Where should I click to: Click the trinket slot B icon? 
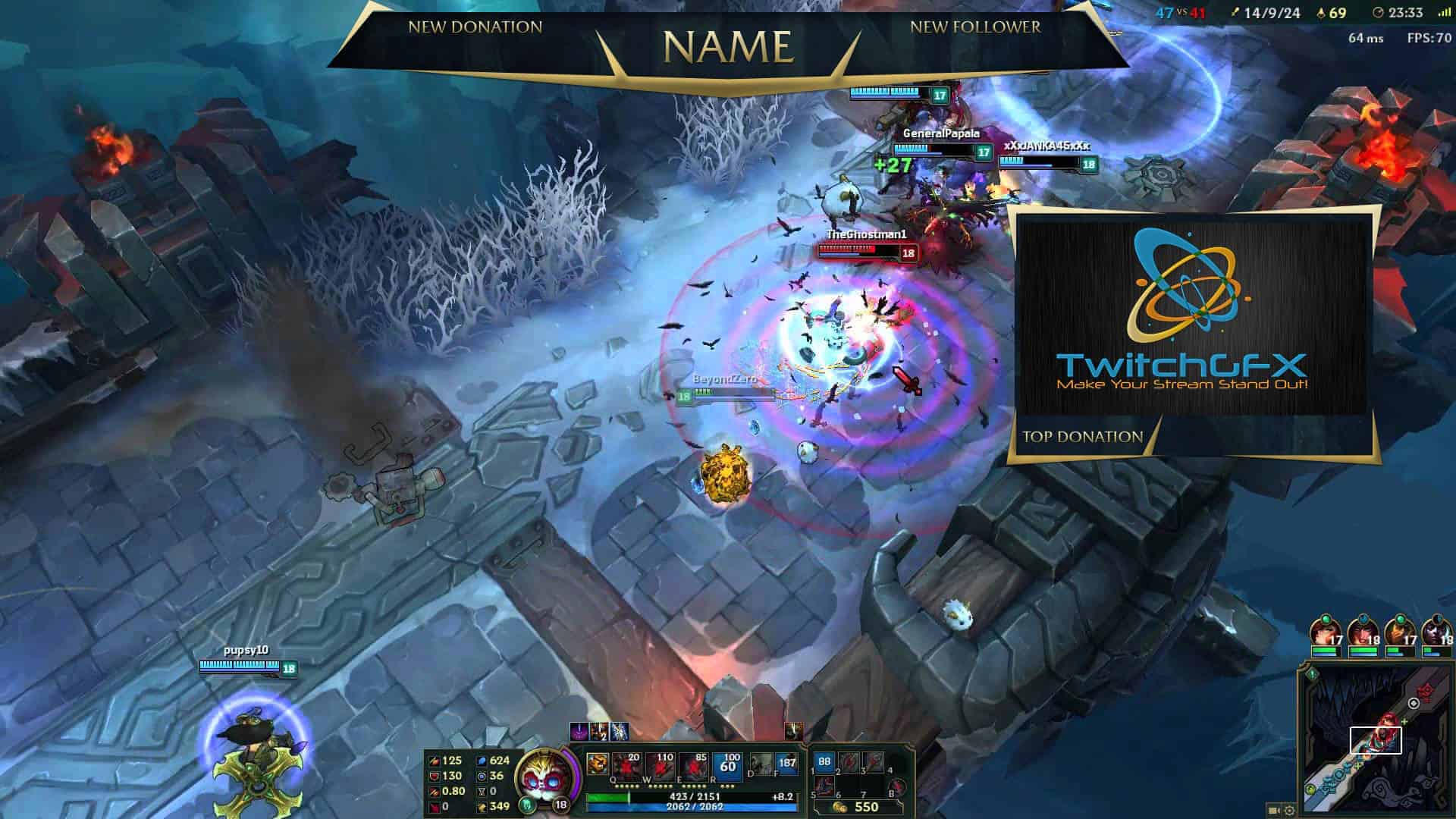click(898, 786)
